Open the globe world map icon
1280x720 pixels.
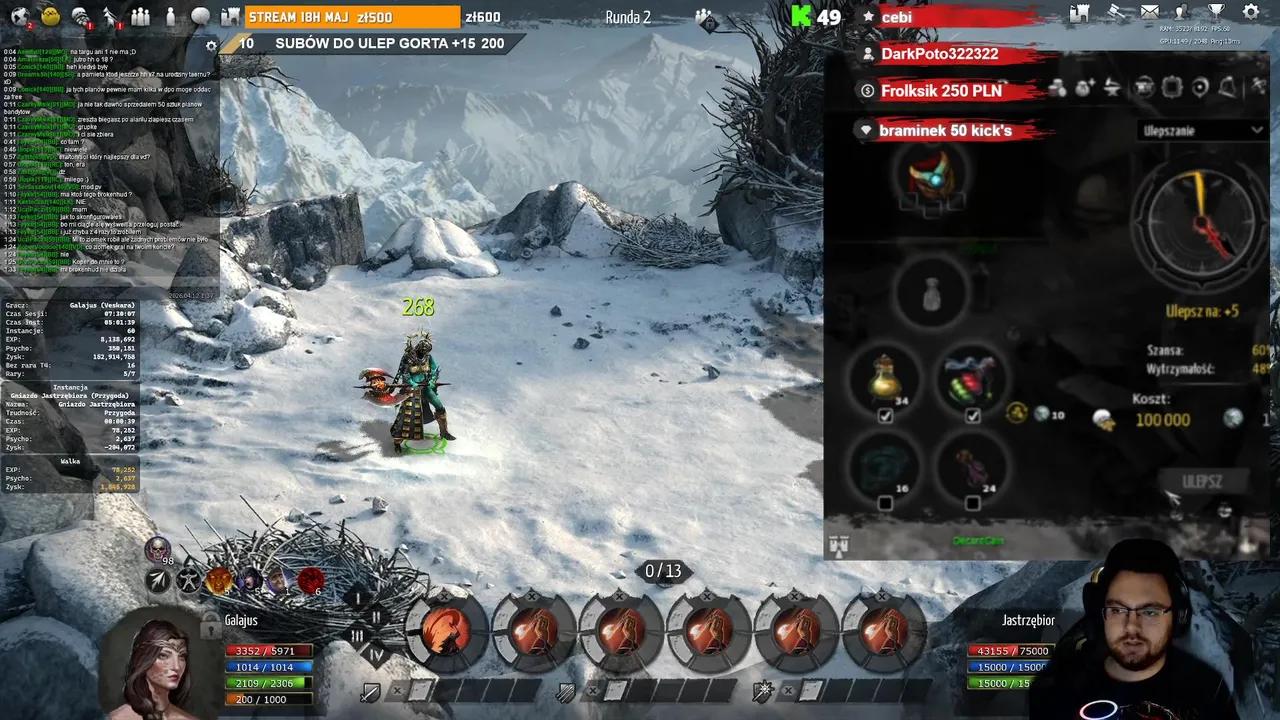tap(19, 16)
